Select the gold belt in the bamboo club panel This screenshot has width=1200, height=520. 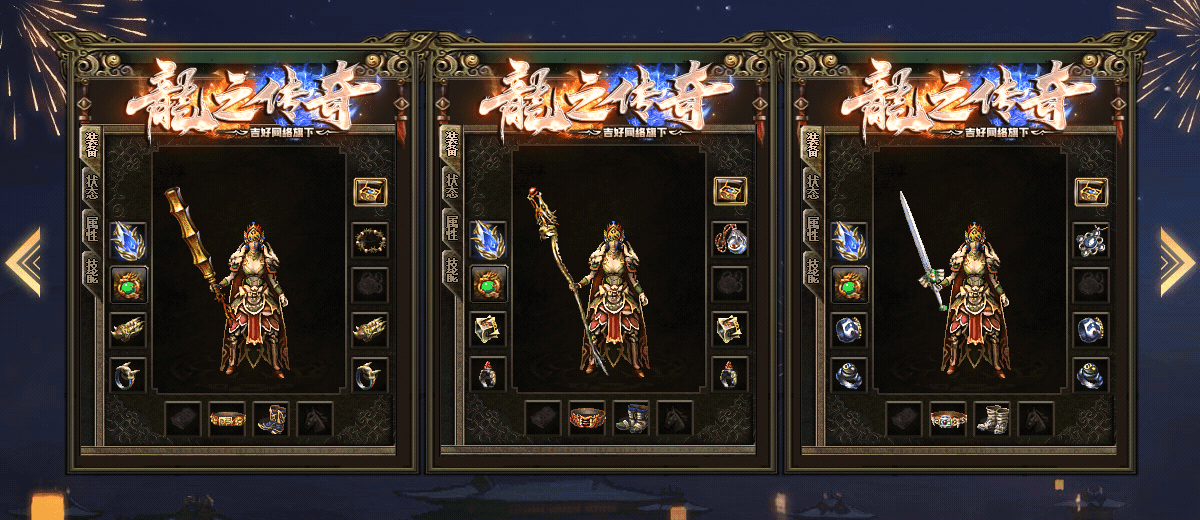pyautogui.click(x=227, y=418)
